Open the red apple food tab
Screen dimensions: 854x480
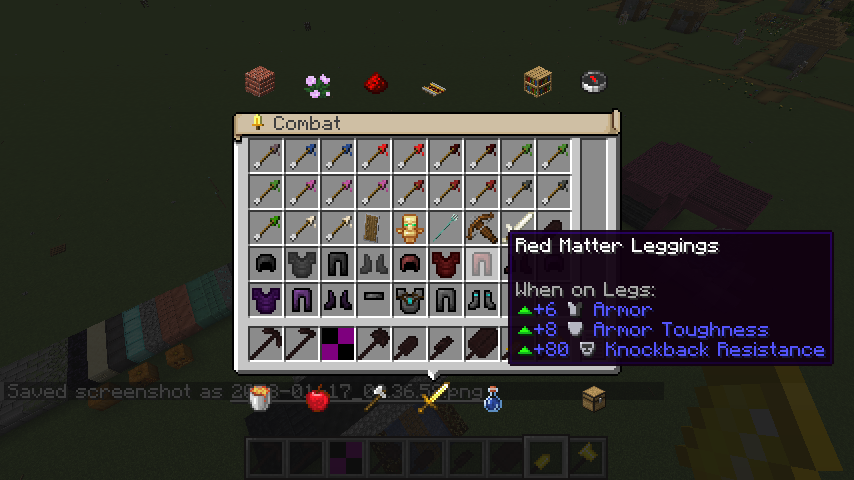pyautogui.click(x=318, y=400)
